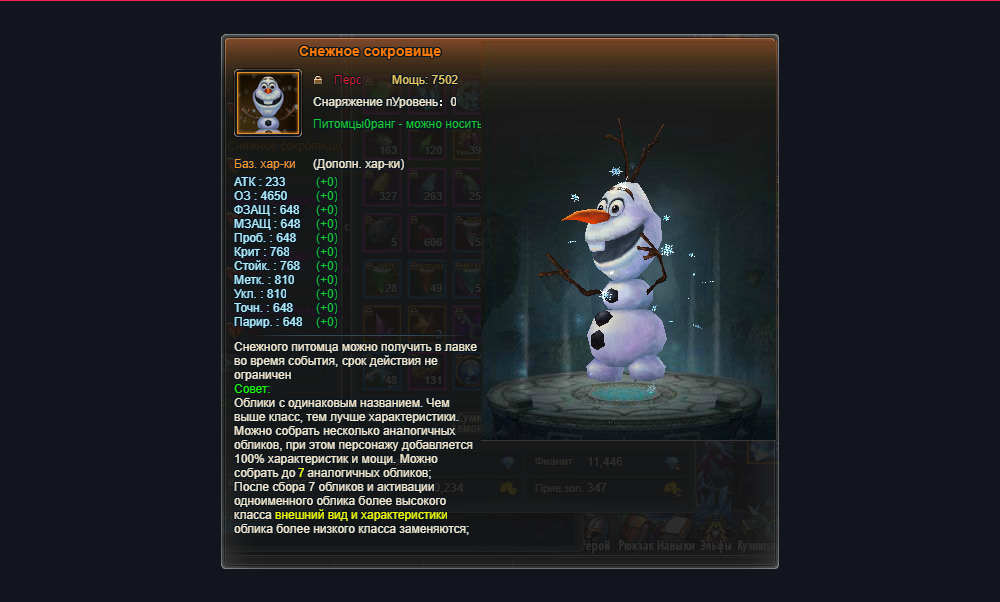1000x602 pixels.
Task: Click the Snow Treasure snowman item icon
Action: pyautogui.click(x=268, y=102)
